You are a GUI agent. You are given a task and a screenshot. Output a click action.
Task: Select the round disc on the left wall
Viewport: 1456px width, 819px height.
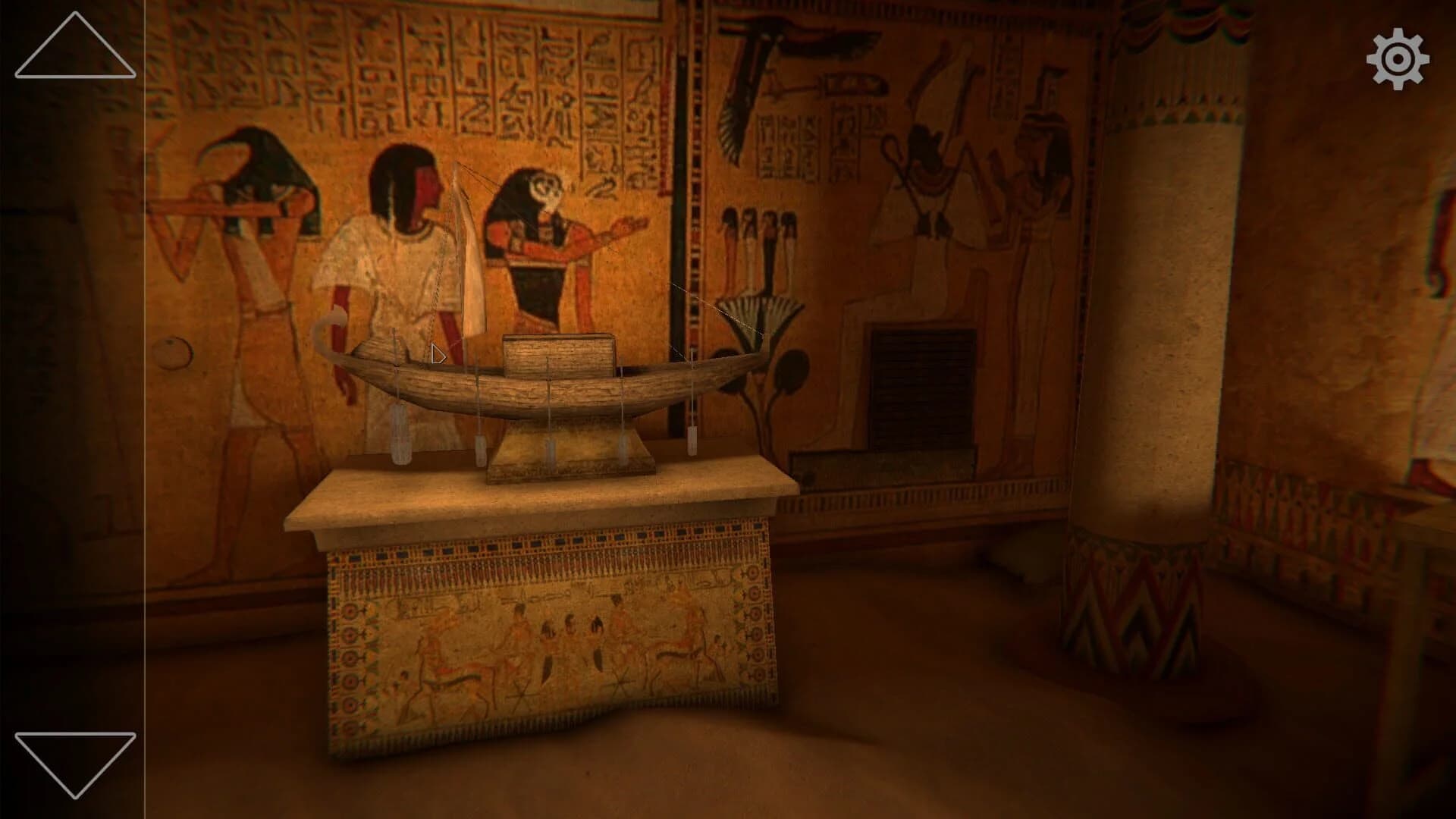coord(173,351)
